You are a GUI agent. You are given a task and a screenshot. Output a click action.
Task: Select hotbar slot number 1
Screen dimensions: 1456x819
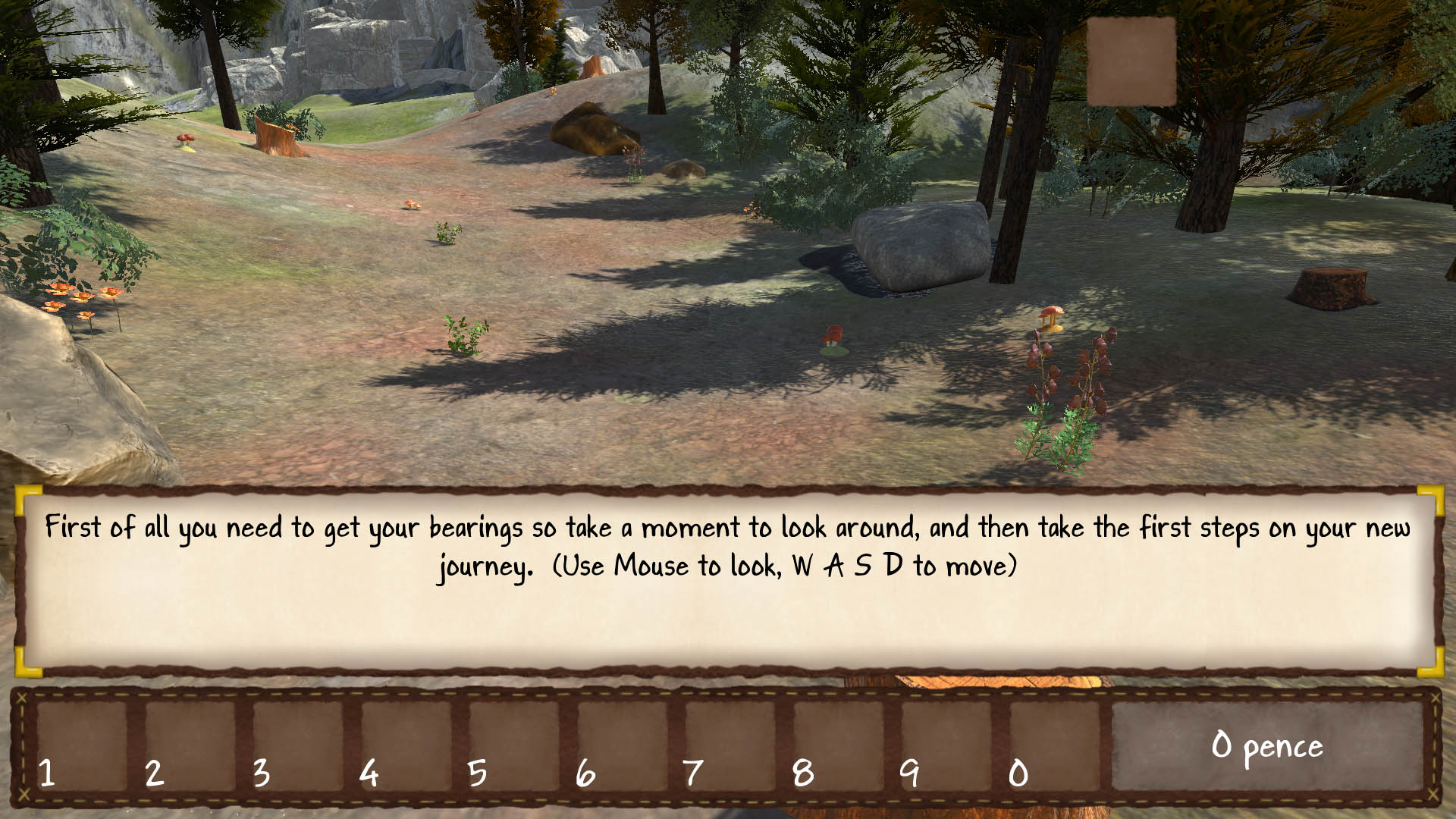pos(80,746)
